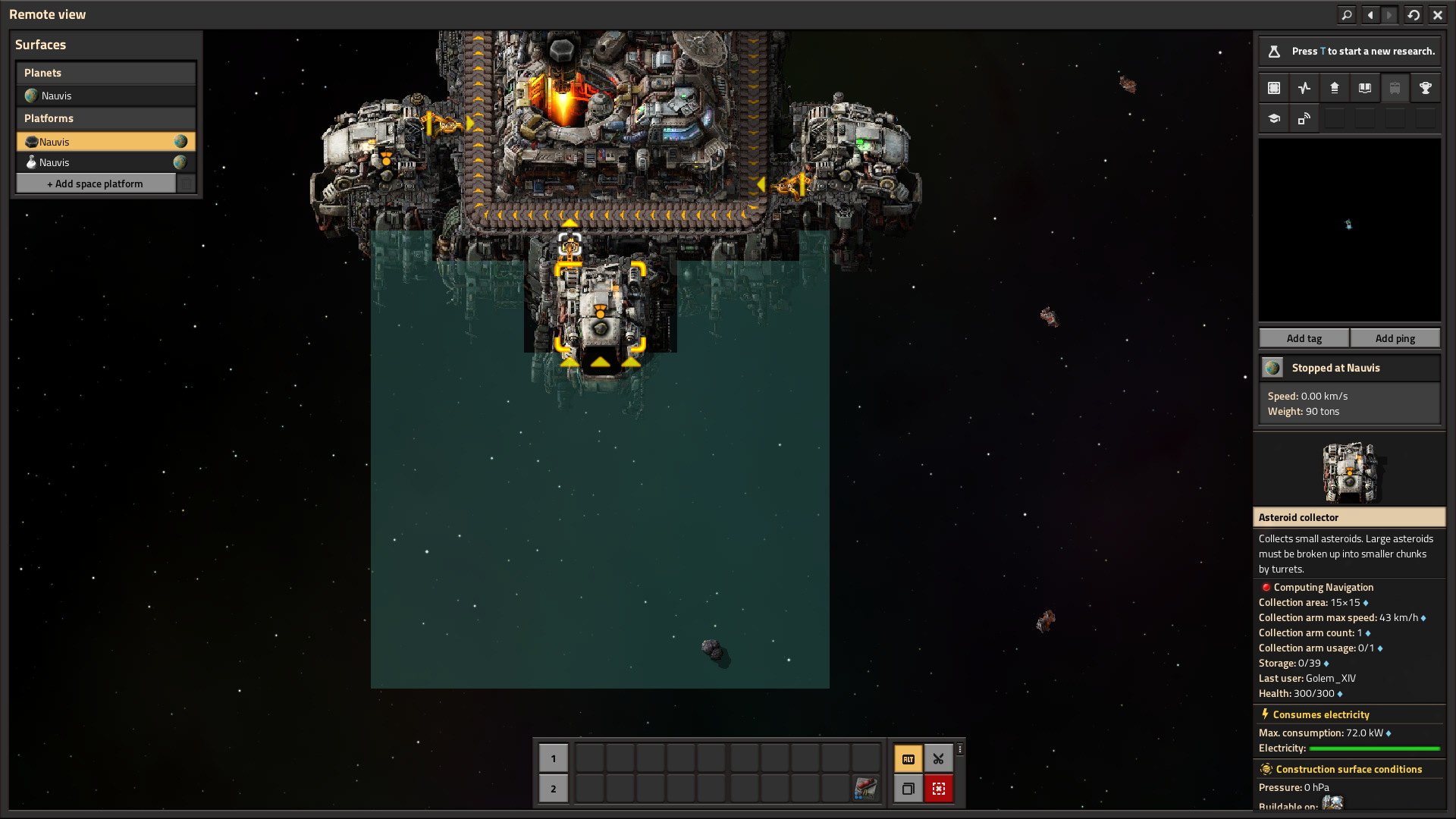Open the bonuses upward-arrow icon
The image size is (1456, 819).
pos(1335,88)
